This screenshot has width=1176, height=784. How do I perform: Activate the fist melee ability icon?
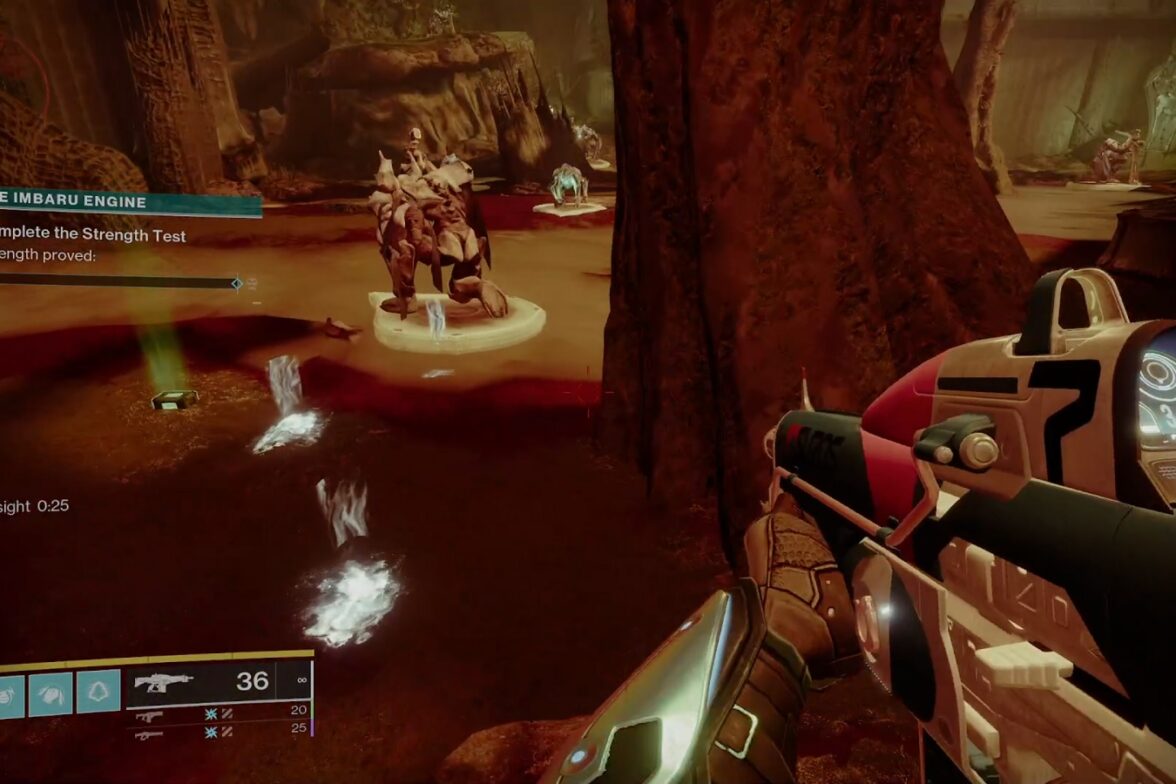[50, 692]
